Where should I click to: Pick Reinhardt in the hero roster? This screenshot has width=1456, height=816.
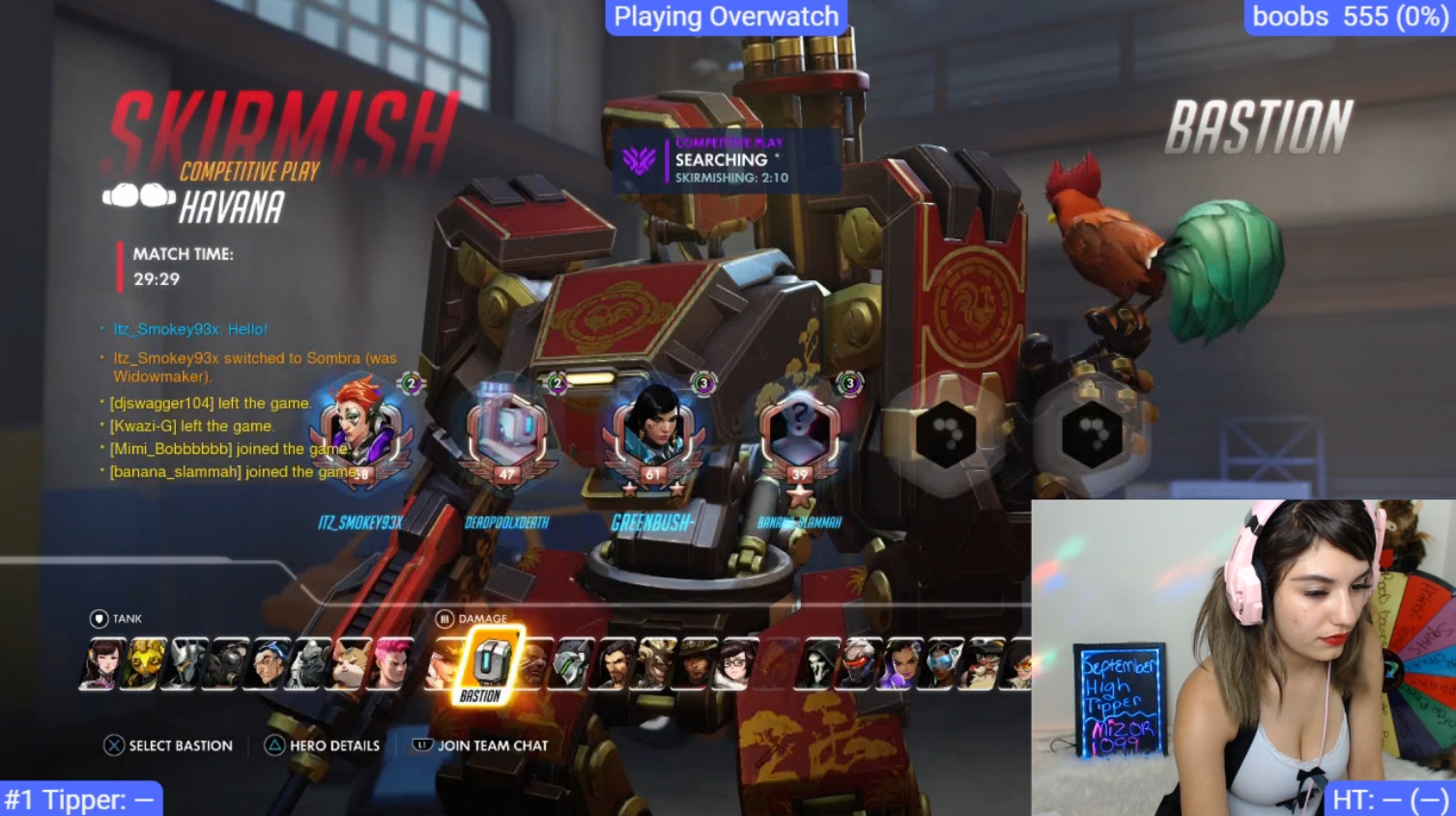[x=183, y=665]
